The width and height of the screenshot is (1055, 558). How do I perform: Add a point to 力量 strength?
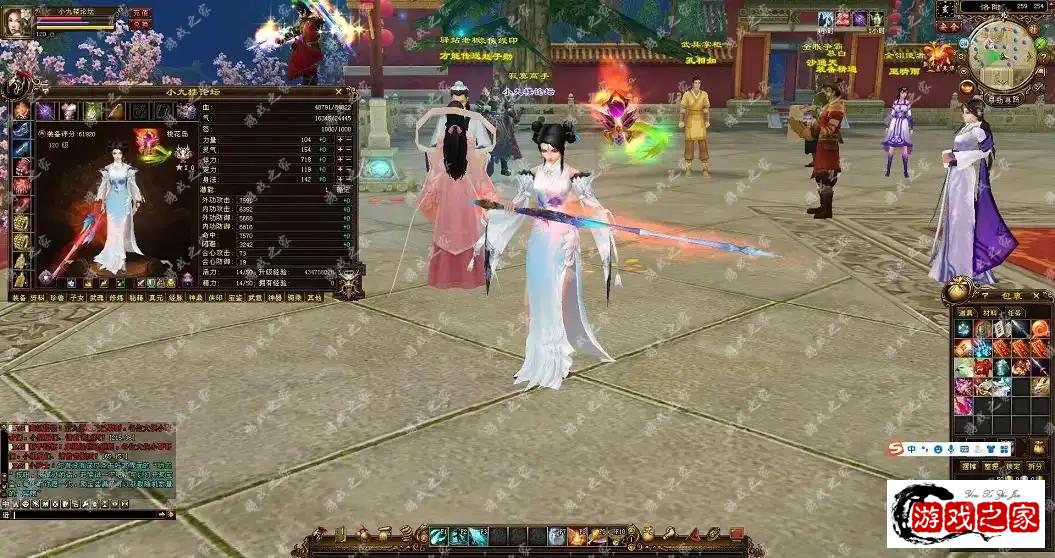click(339, 140)
